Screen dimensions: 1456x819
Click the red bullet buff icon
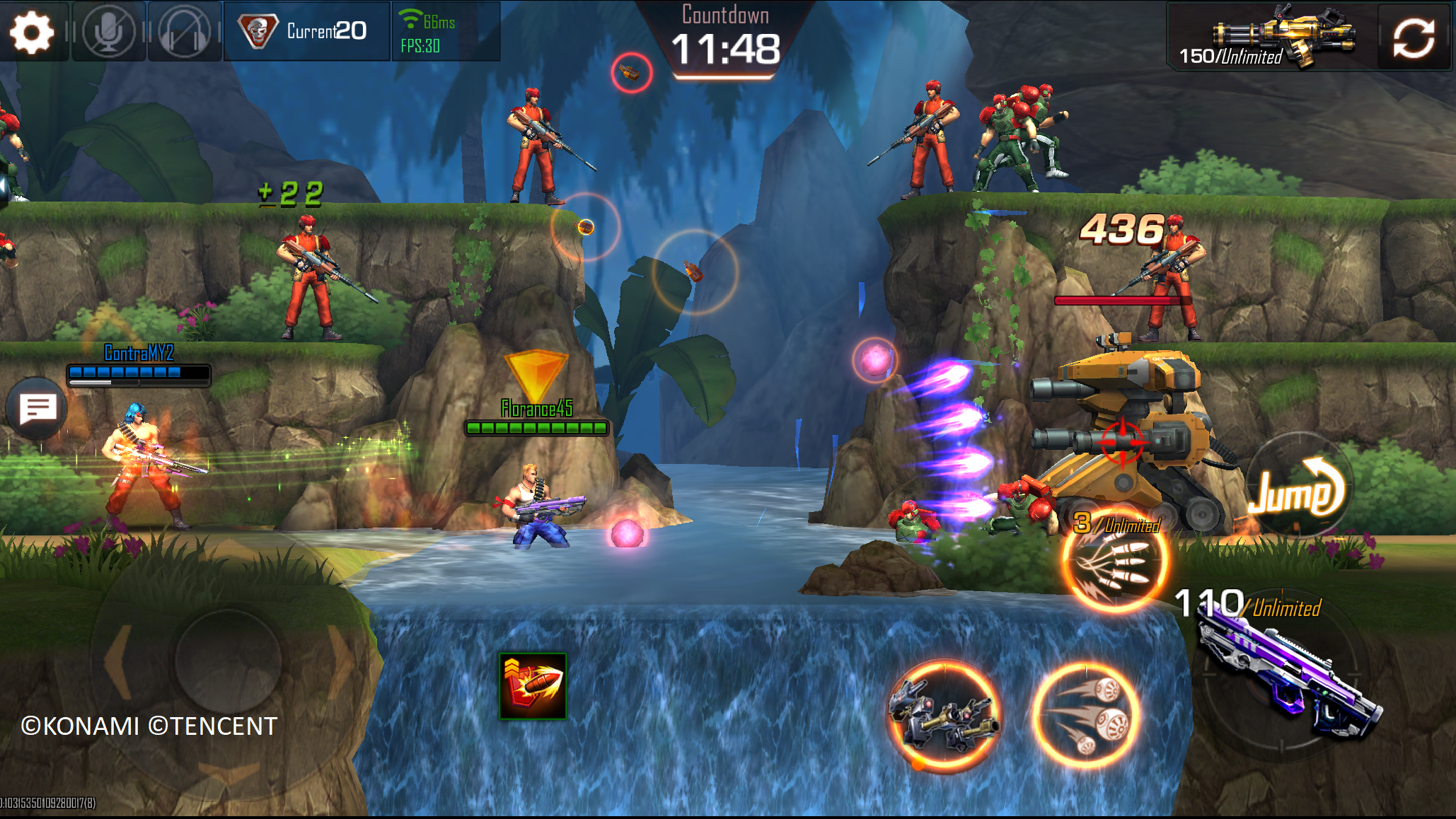(533, 685)
